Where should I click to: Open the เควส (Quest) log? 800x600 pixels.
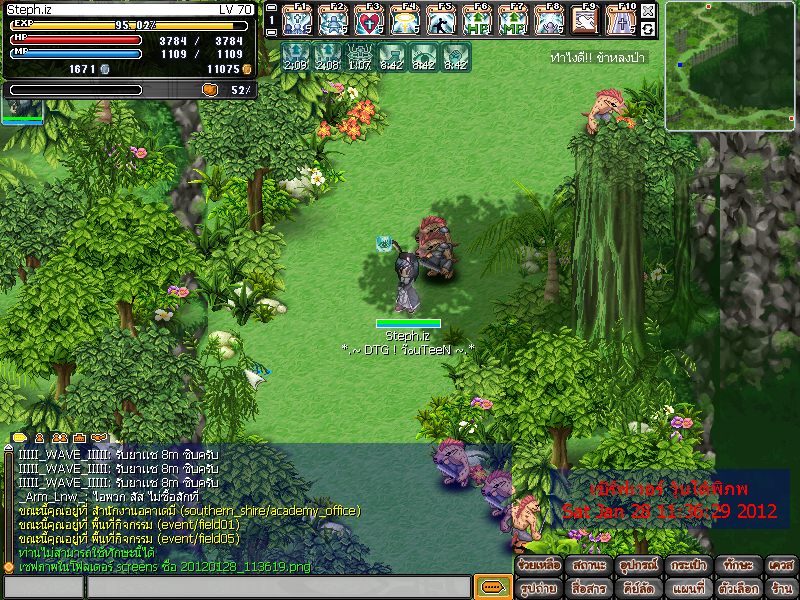[x=781, y=566]
